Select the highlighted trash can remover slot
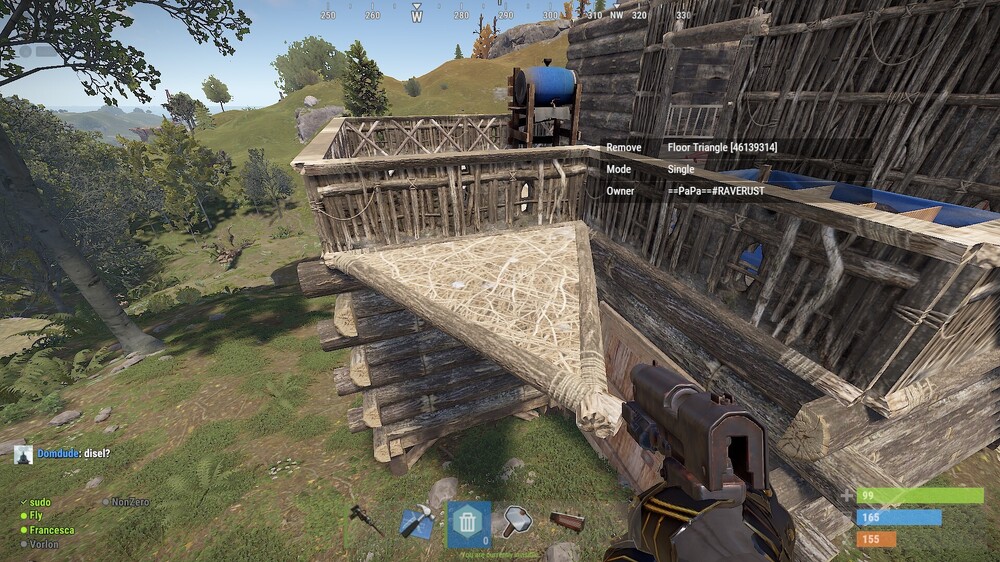 (x=468, y=523)
